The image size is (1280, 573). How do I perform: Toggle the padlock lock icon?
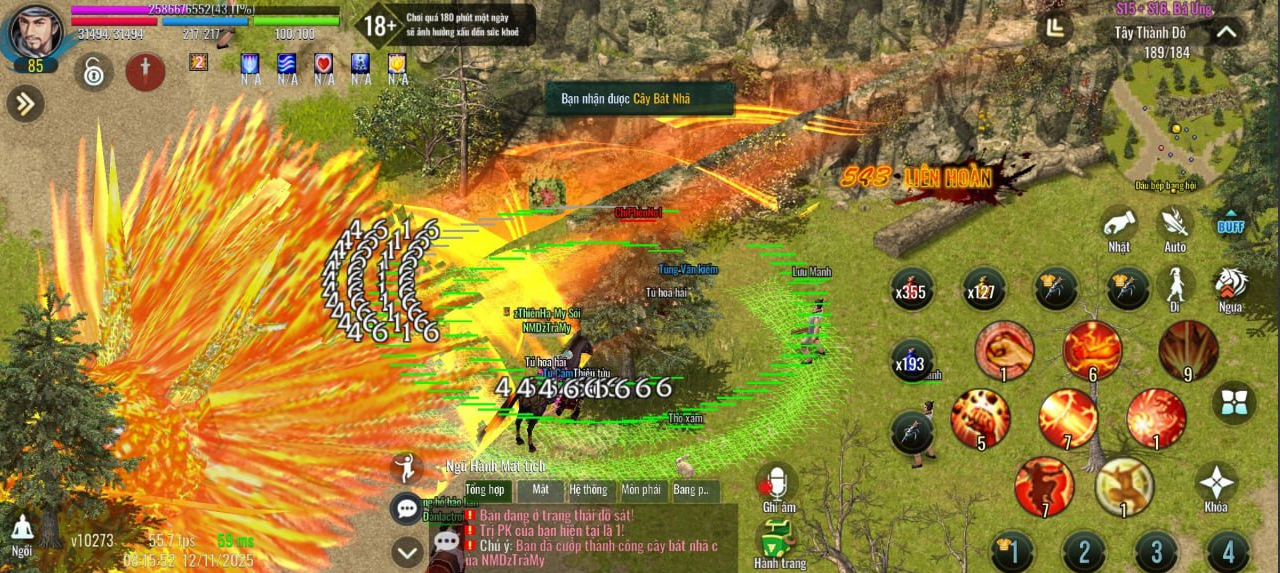(x=93, y=72)
